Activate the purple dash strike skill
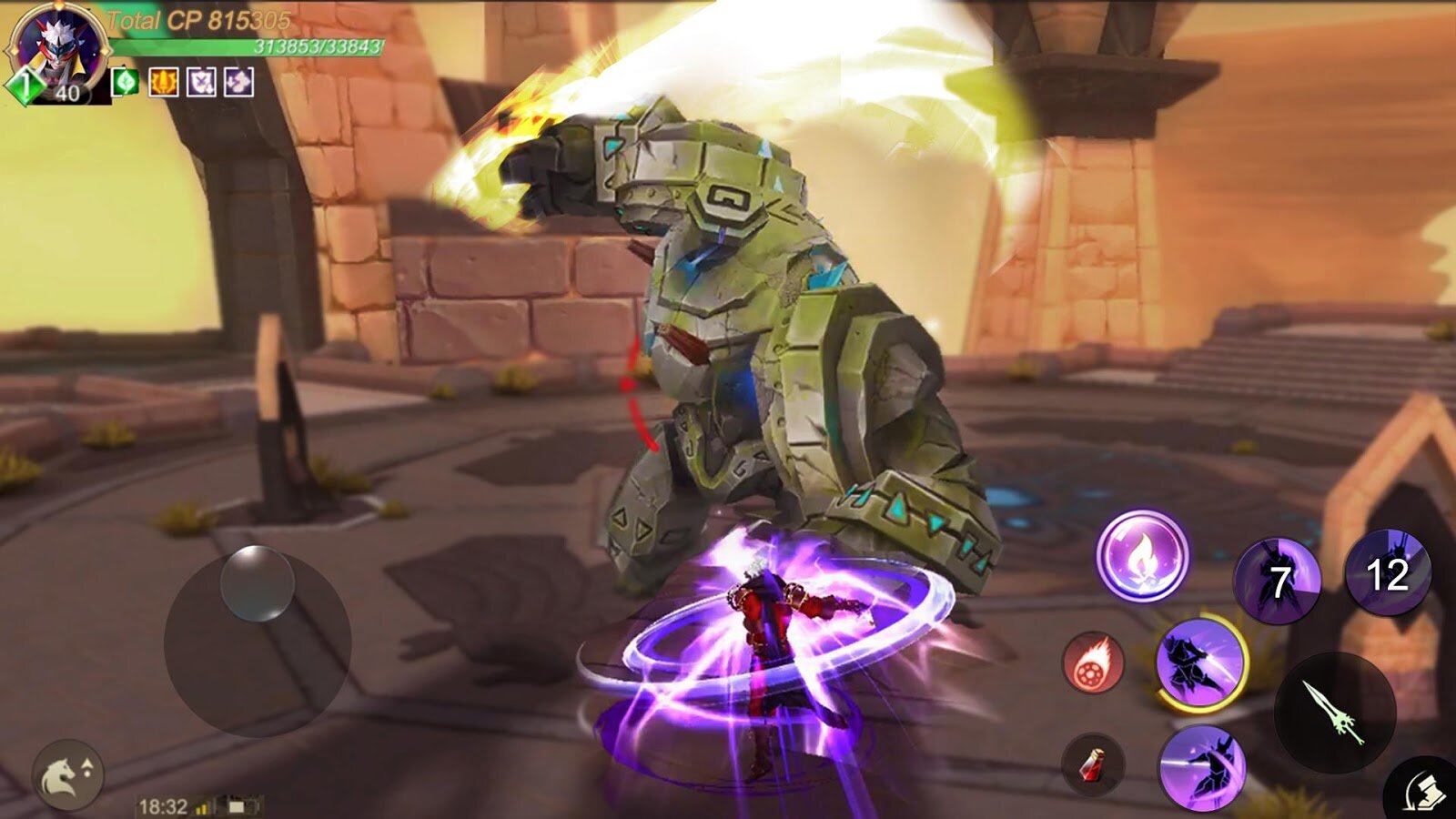This screenshot has width=1456, height=819. (1202, 767)
